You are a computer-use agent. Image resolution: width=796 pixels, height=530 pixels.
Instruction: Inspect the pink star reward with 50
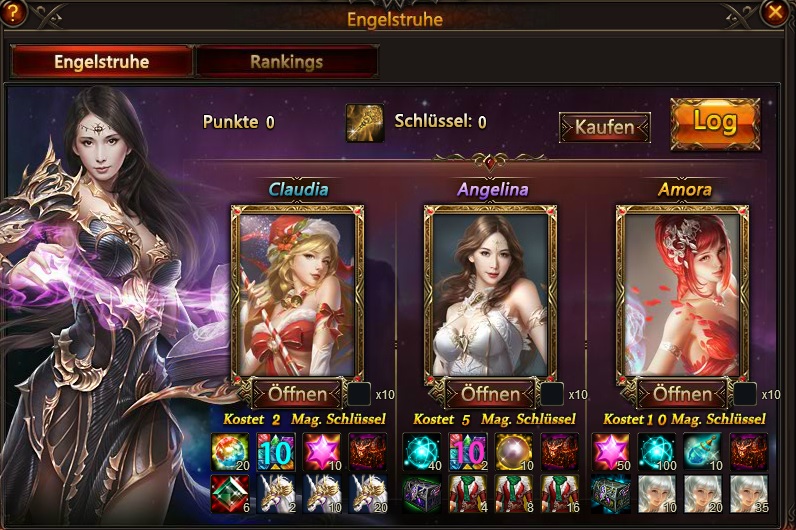[x=609, y=451]
